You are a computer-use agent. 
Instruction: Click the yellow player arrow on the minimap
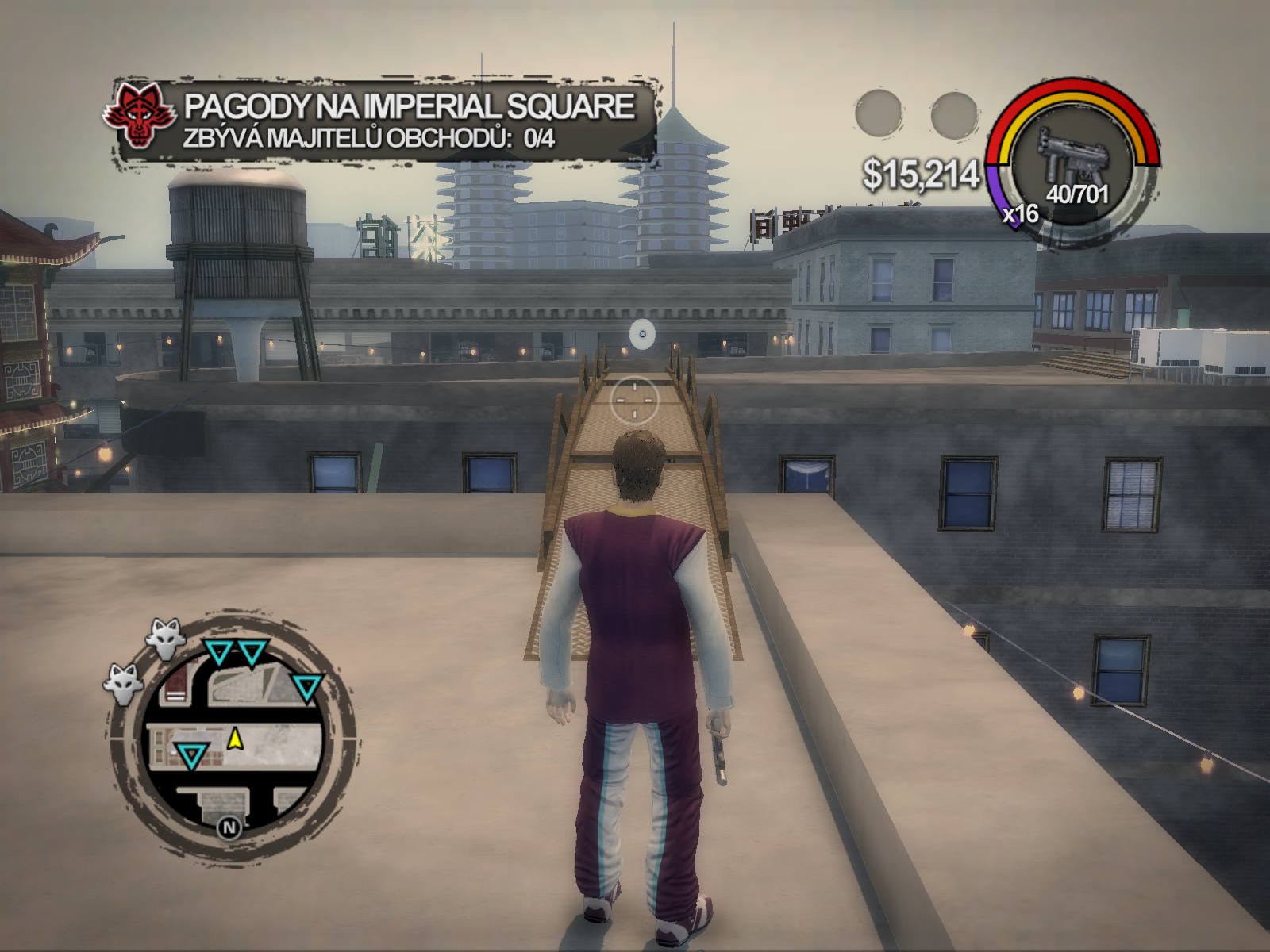(235, 739)
